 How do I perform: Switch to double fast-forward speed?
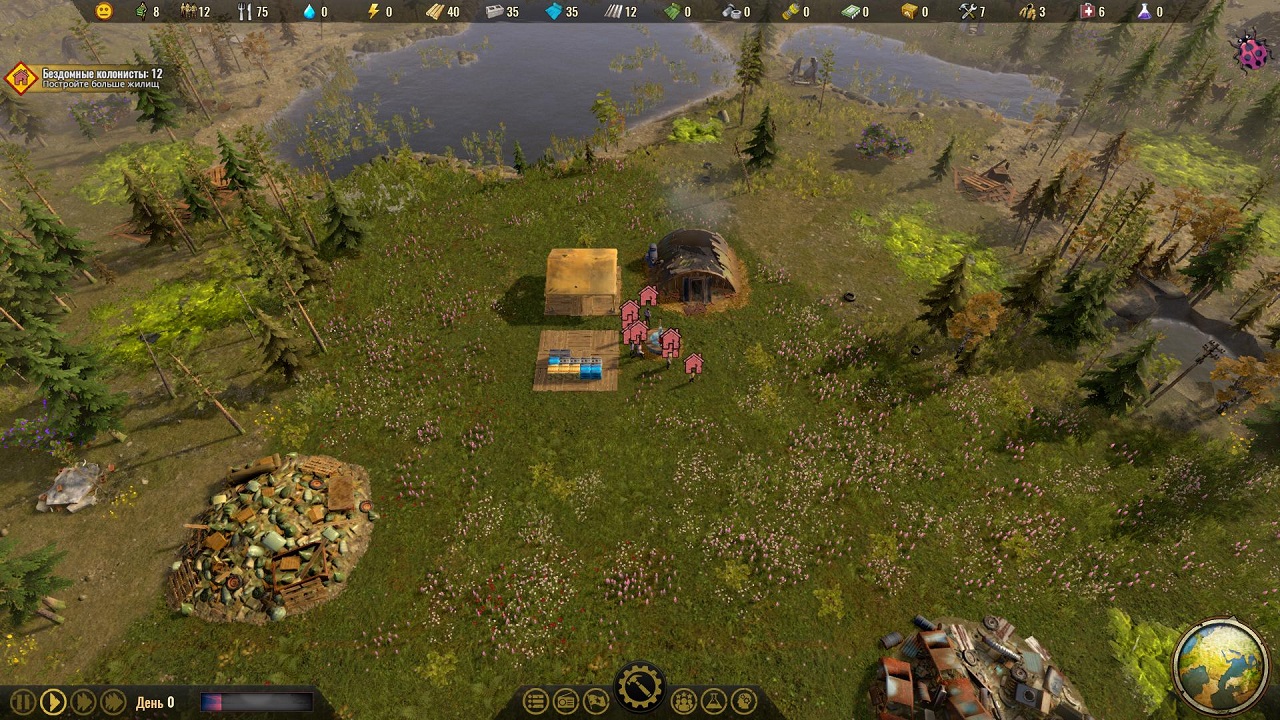(83, 702)
